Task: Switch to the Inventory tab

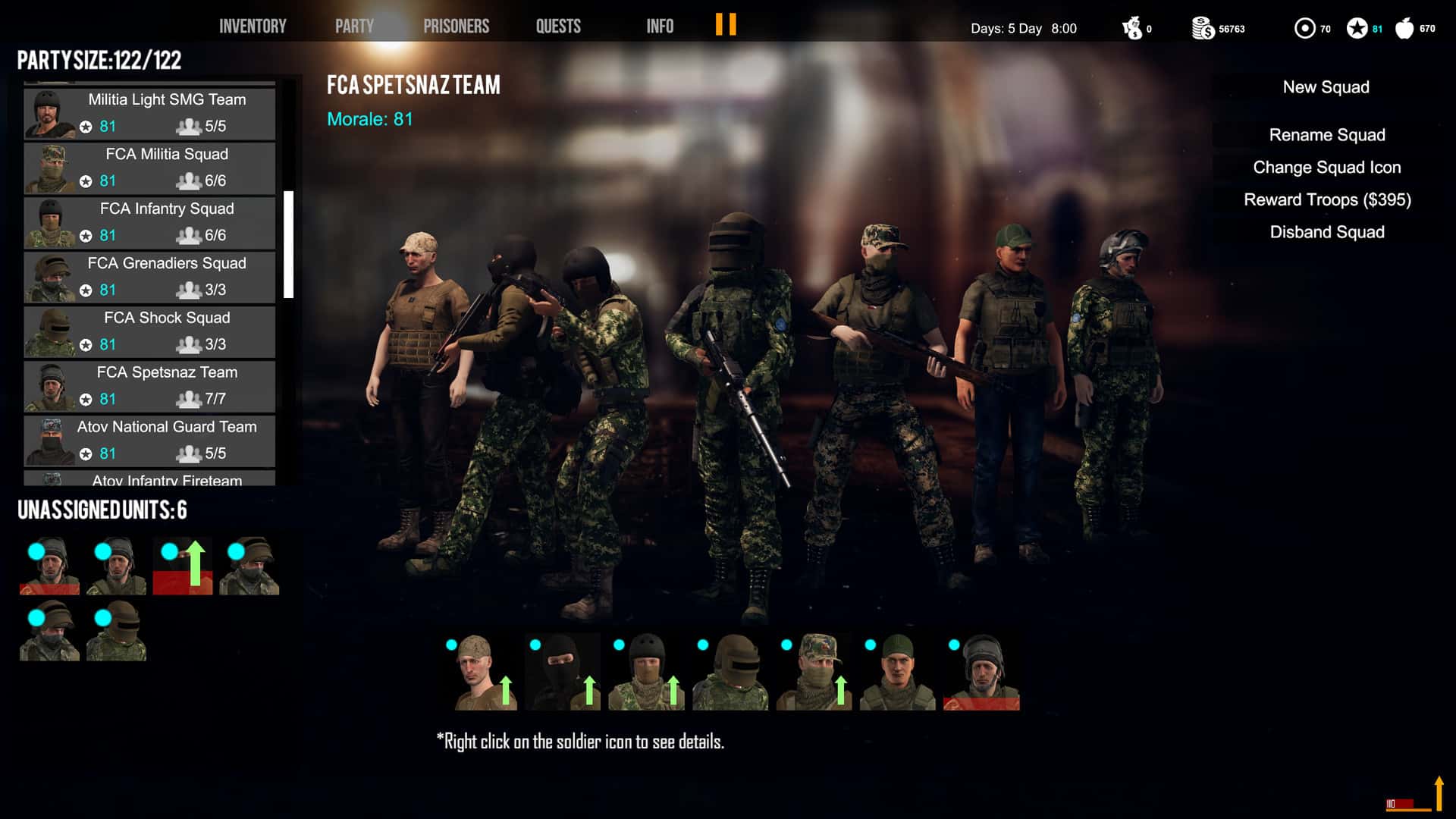Action: (252, 25)
